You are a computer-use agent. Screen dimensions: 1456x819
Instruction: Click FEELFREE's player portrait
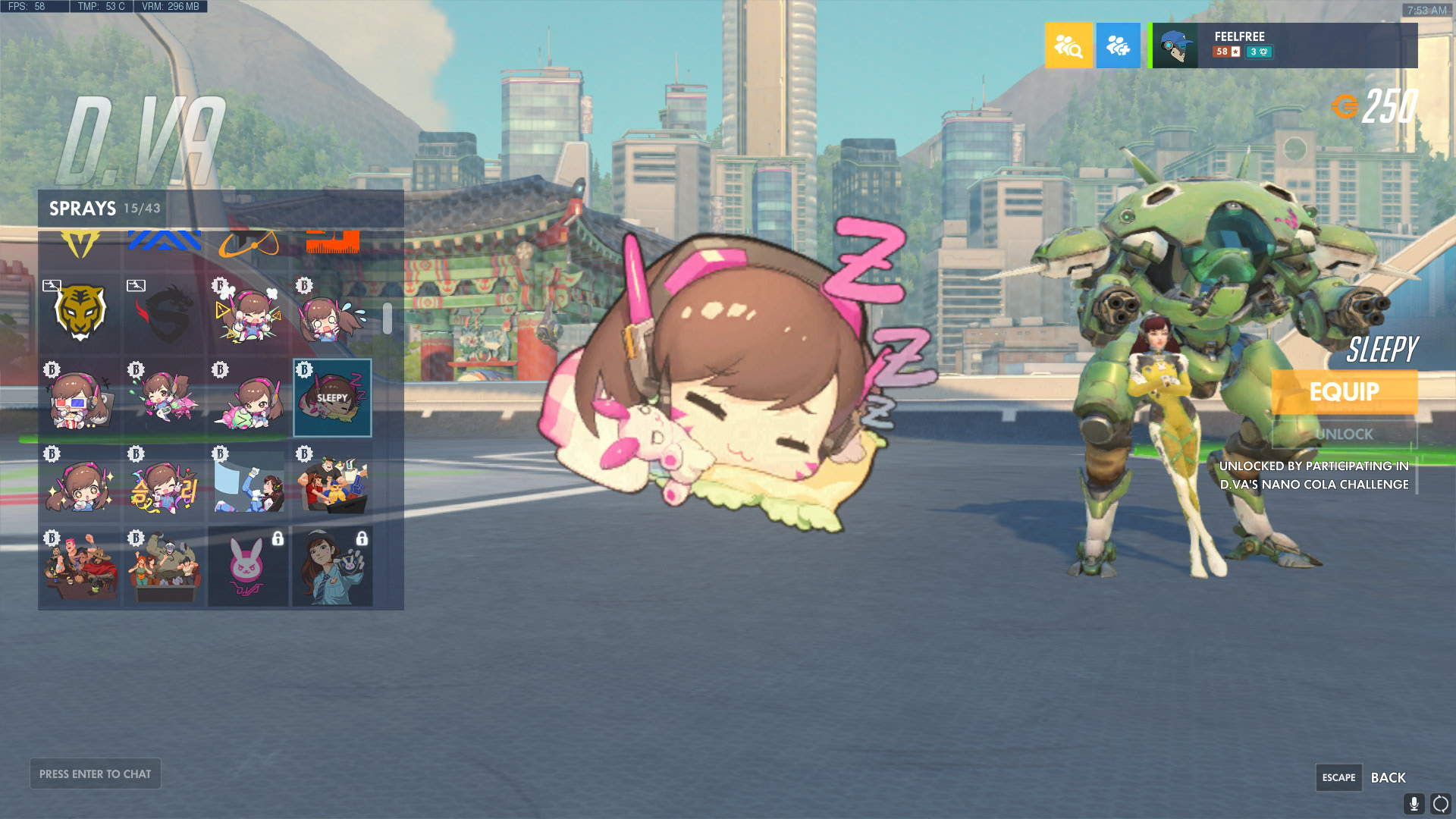coord(1175,45)
